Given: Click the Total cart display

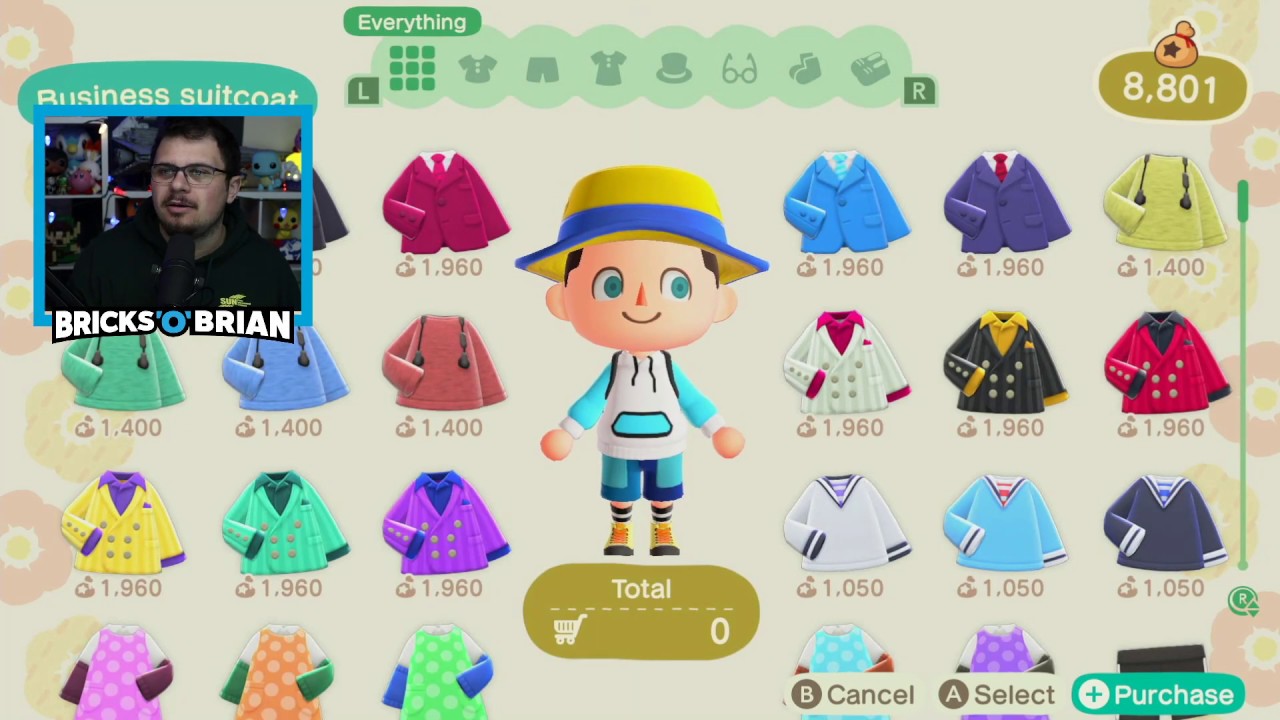Looking at the screenshot, I should (x=641, y=610).
